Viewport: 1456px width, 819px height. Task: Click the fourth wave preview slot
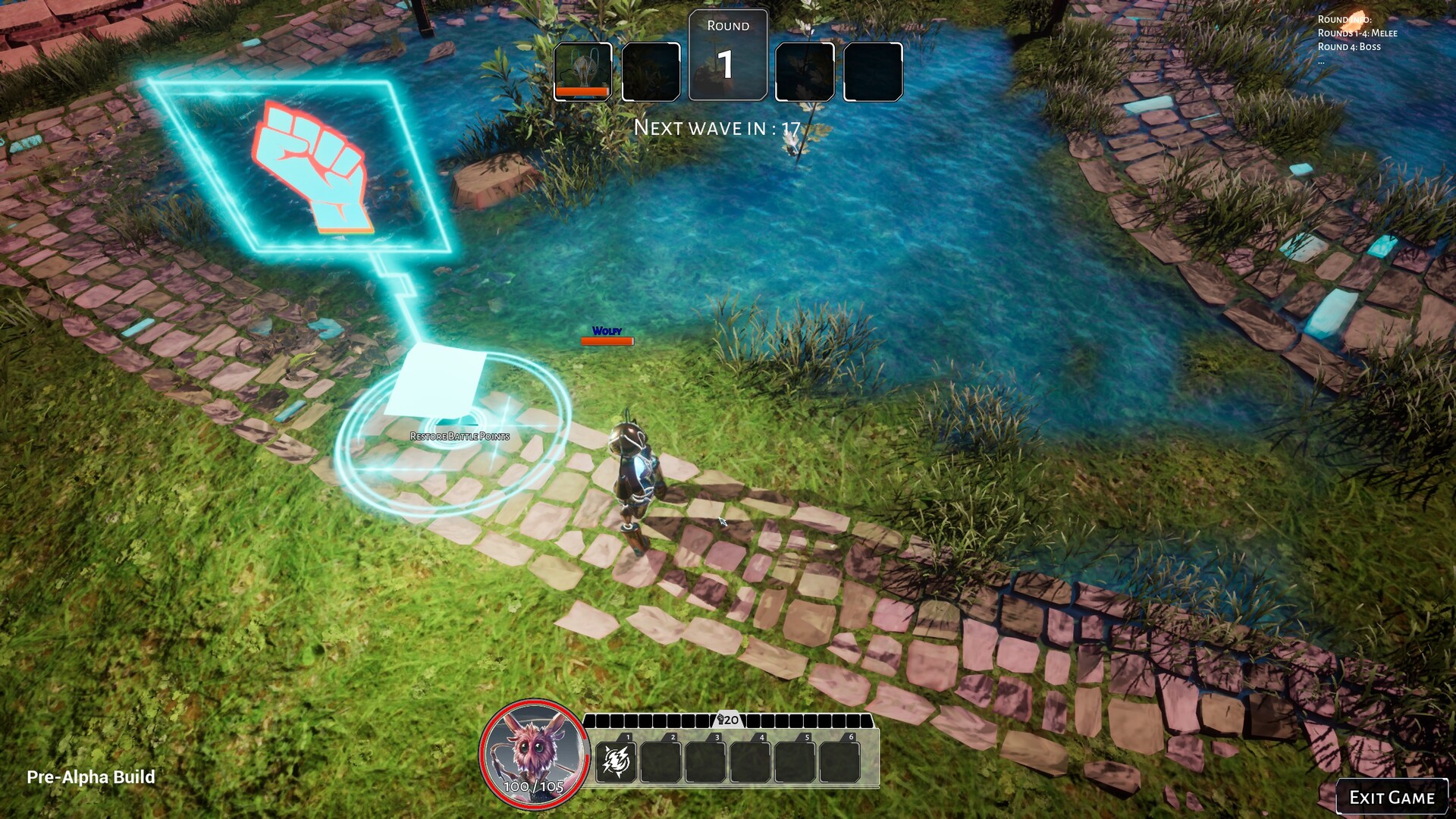805,72
